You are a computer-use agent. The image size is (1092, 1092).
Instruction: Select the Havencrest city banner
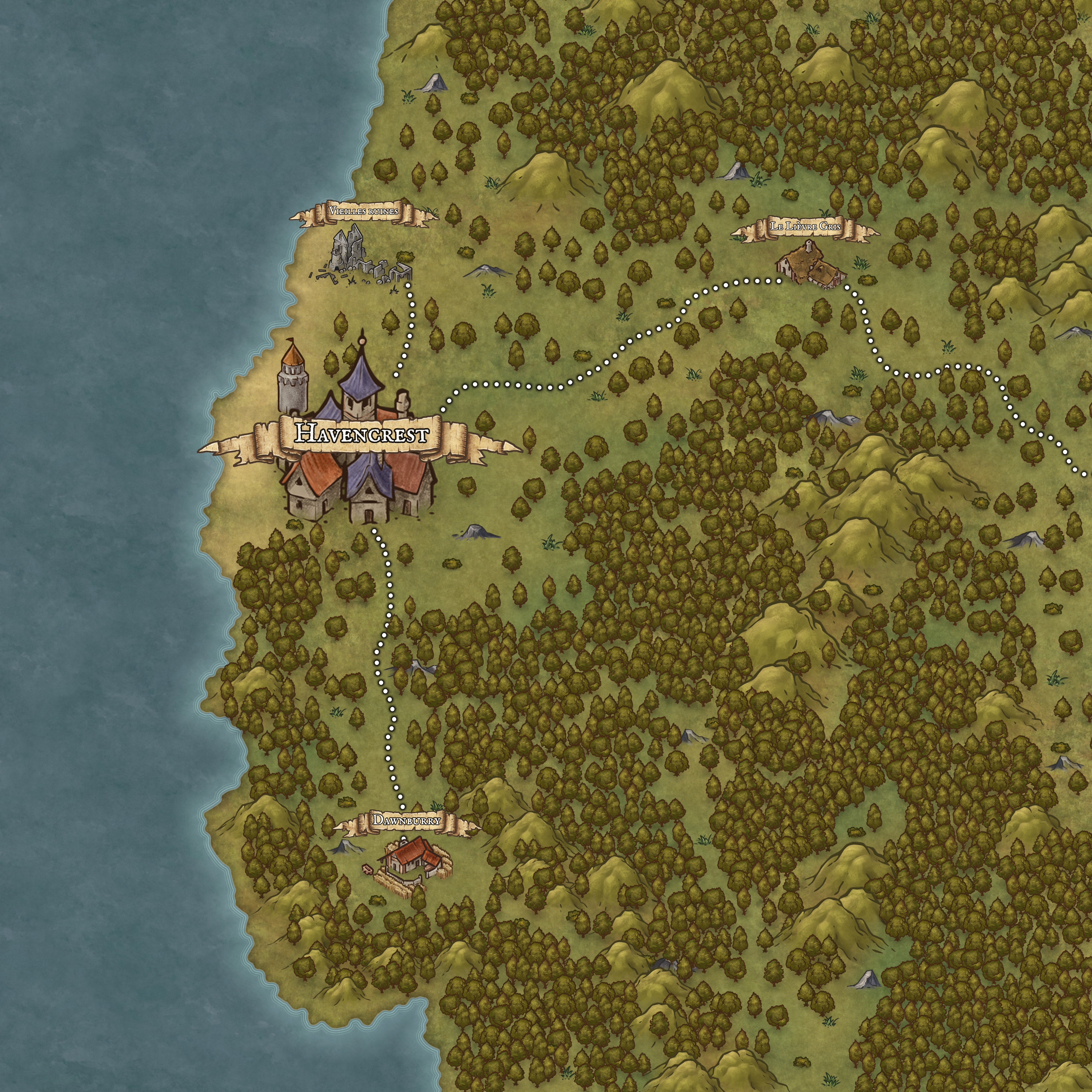(361, 434)
